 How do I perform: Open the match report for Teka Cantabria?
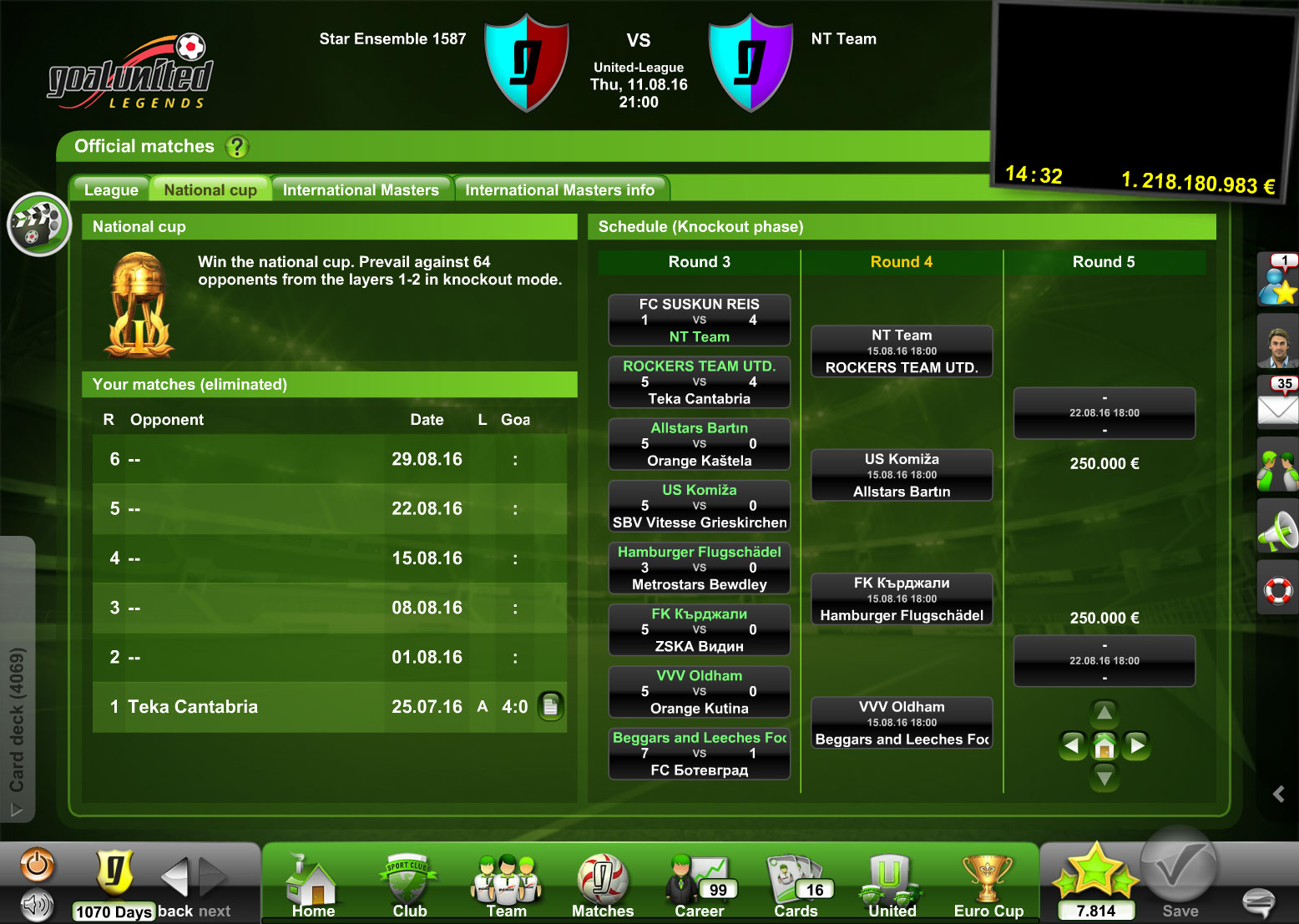550,706
